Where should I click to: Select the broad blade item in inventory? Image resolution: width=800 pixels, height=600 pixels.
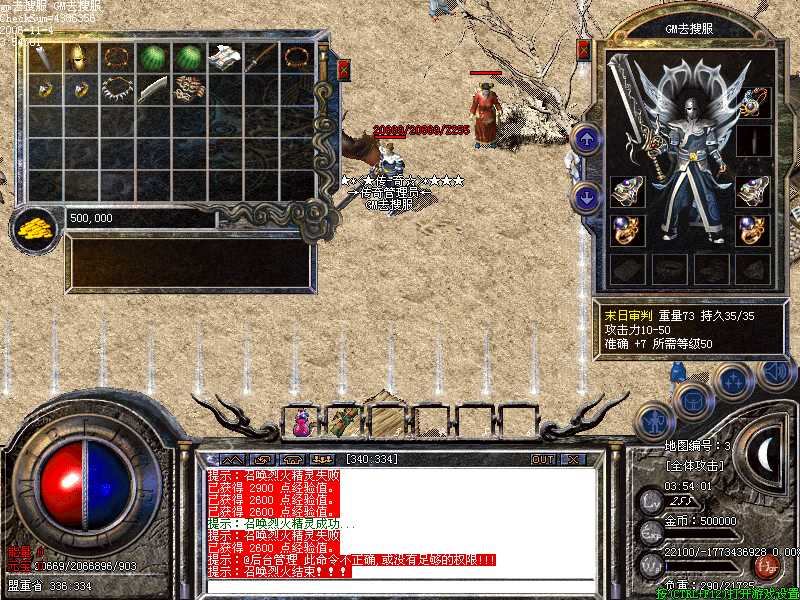click(153, 90)
